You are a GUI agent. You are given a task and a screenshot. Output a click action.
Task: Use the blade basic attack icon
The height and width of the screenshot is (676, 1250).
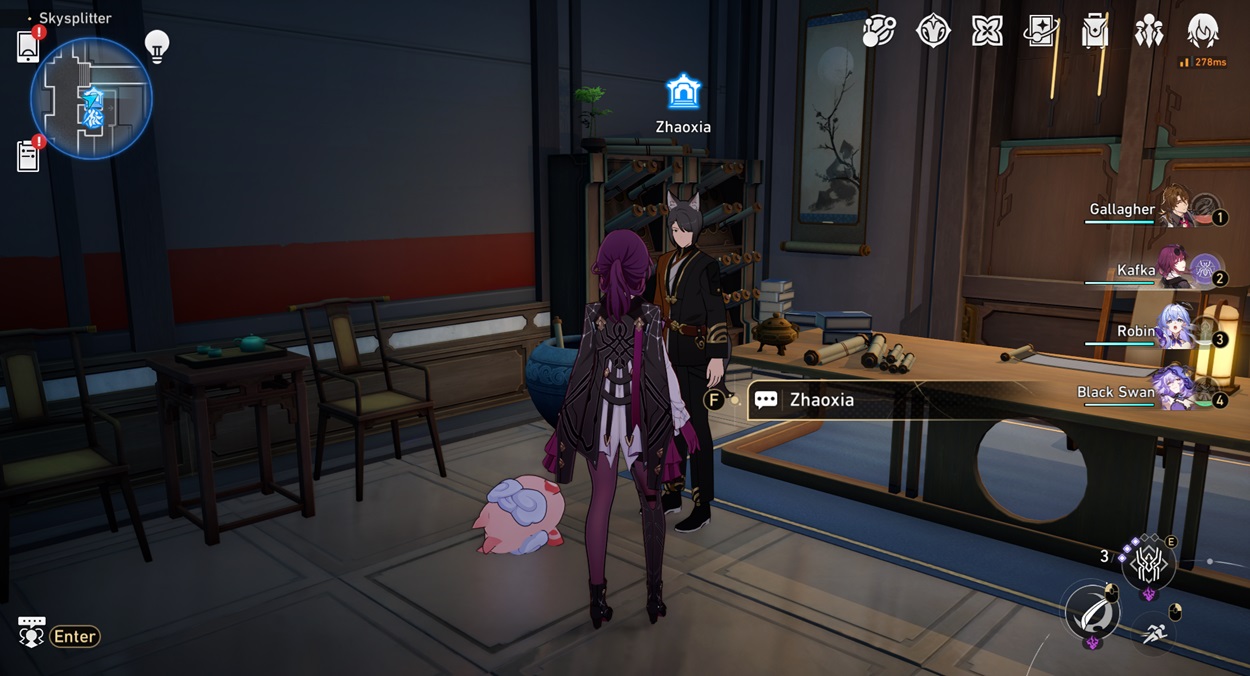[1091, 611]
